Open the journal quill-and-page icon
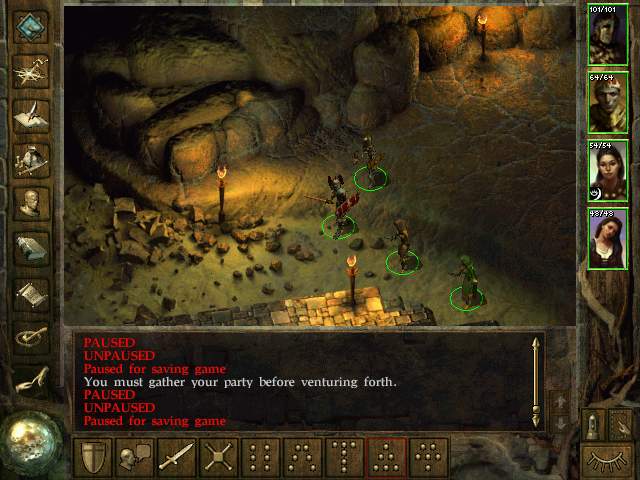 coord(32,113)
